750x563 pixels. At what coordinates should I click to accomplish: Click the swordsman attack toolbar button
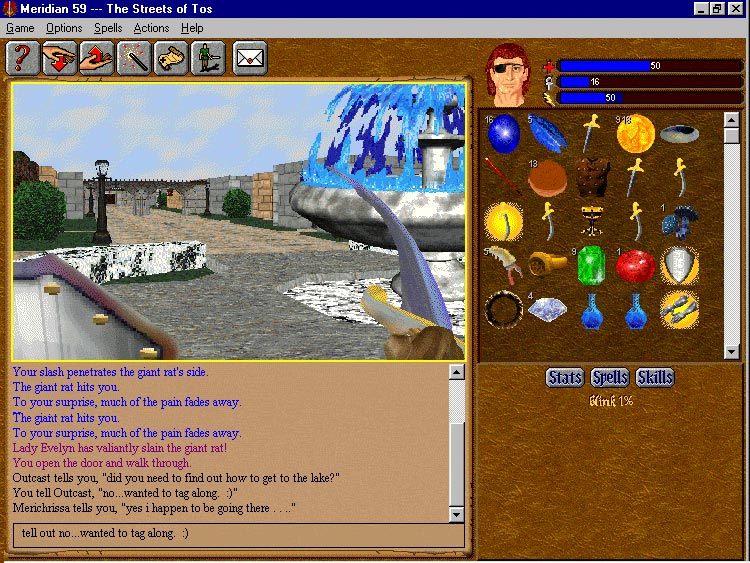click(209, 59)
